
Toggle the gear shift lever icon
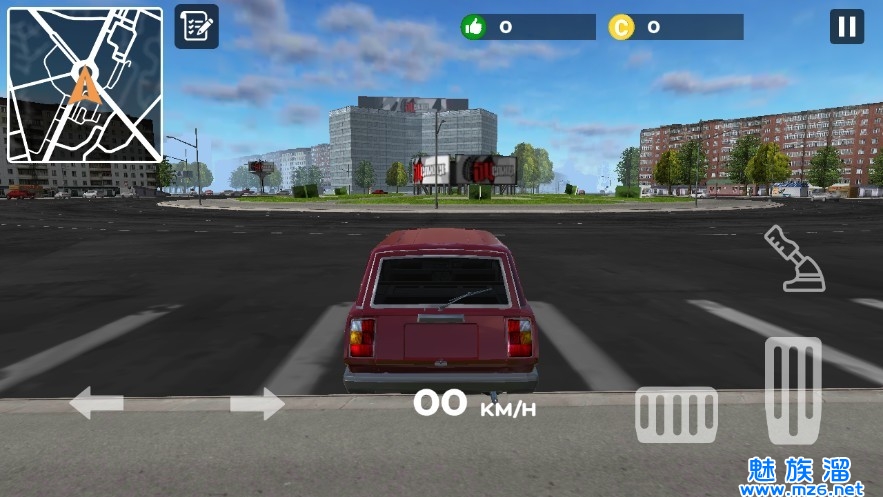(x=794, y=259)
